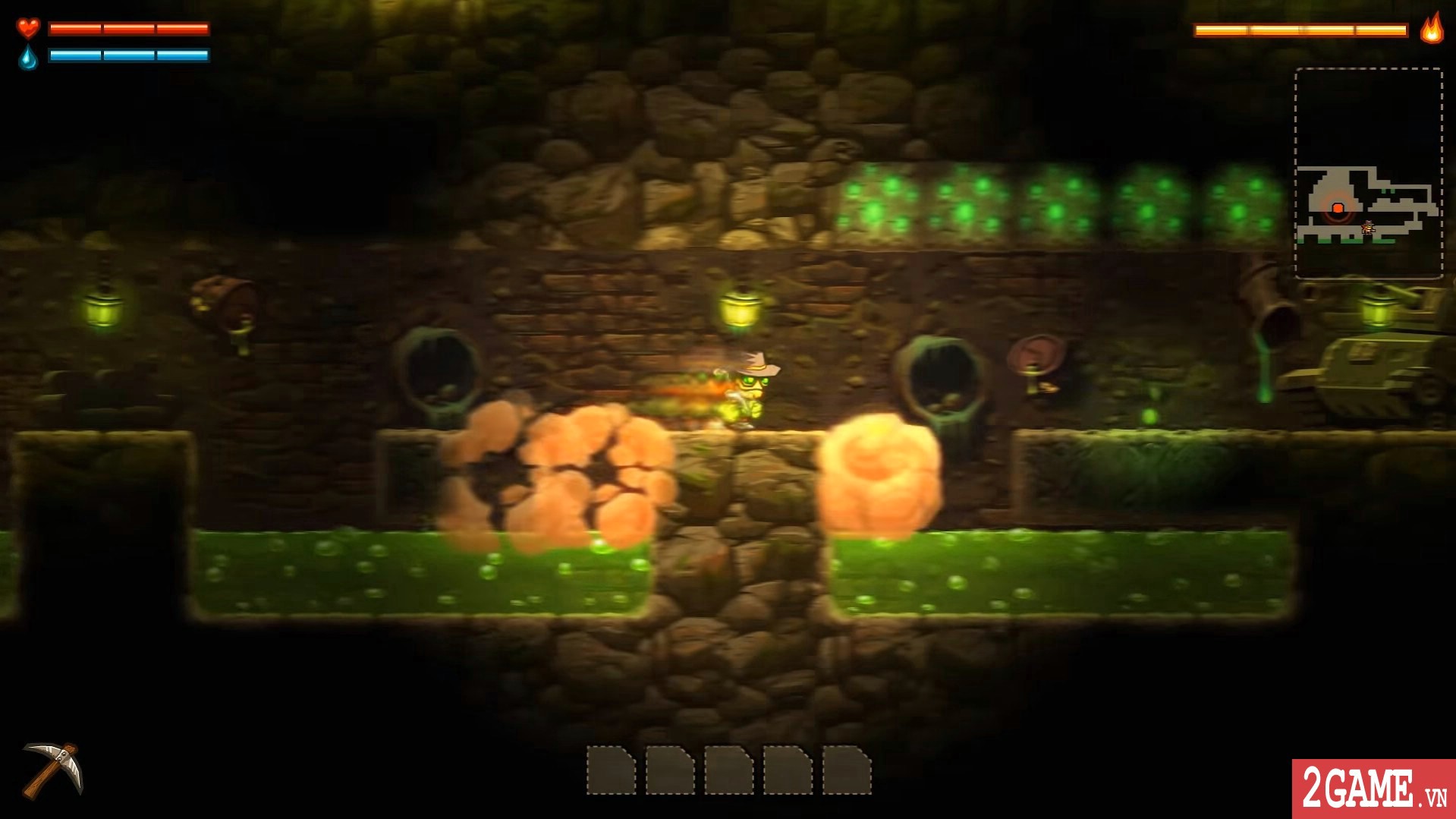
Task: Click the player marker on the minimap
Action: (x=1369, y=228)
